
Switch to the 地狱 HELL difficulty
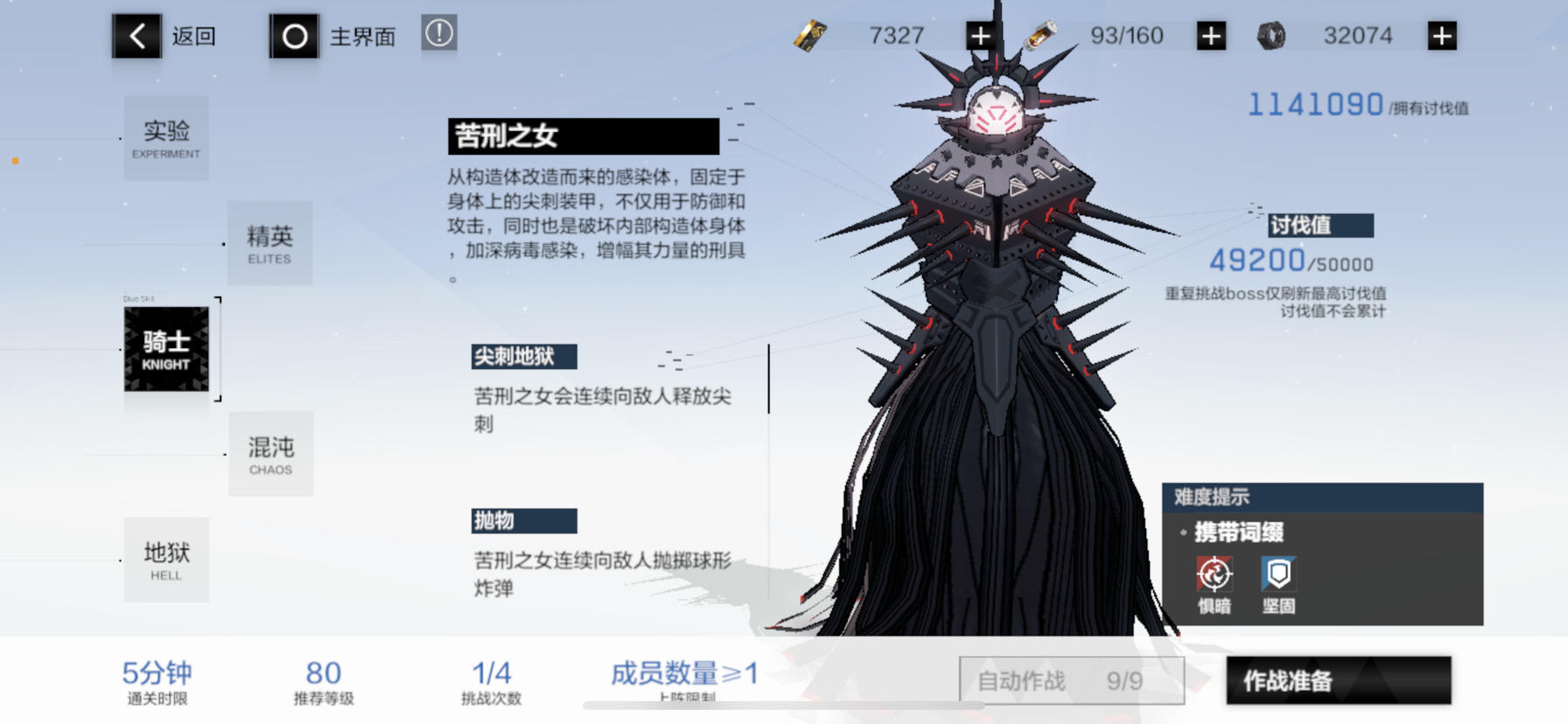coord(166,560)
